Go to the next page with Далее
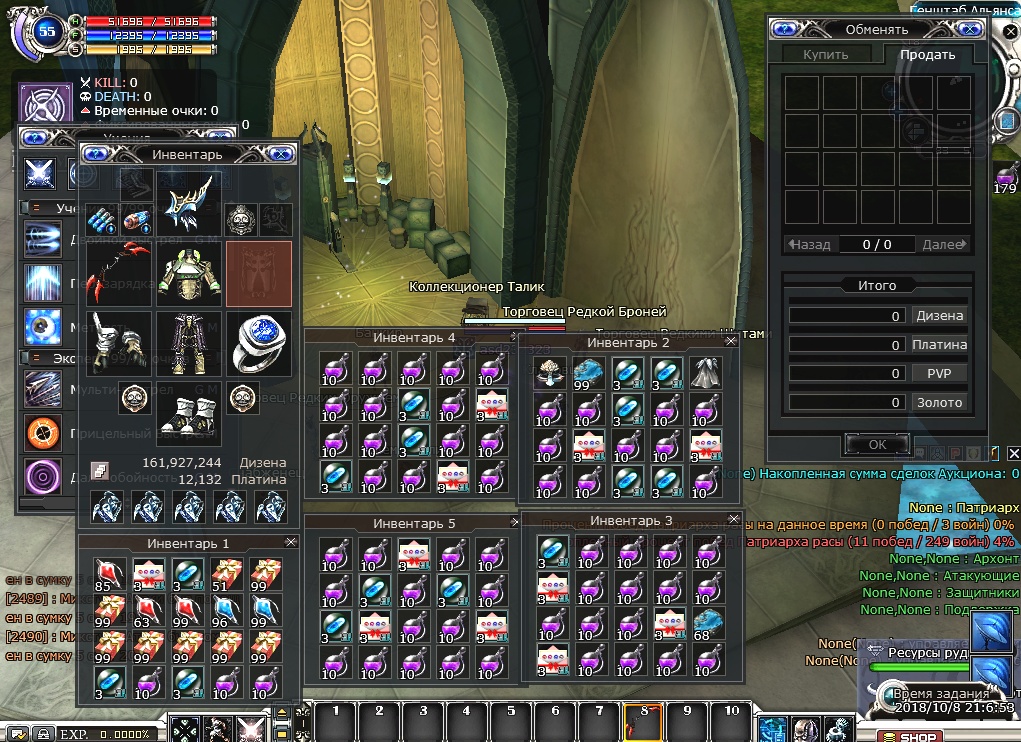Image resolution: width=1021 pixels, height=742 pixels. pyautogui.click(x=945, y=244)
